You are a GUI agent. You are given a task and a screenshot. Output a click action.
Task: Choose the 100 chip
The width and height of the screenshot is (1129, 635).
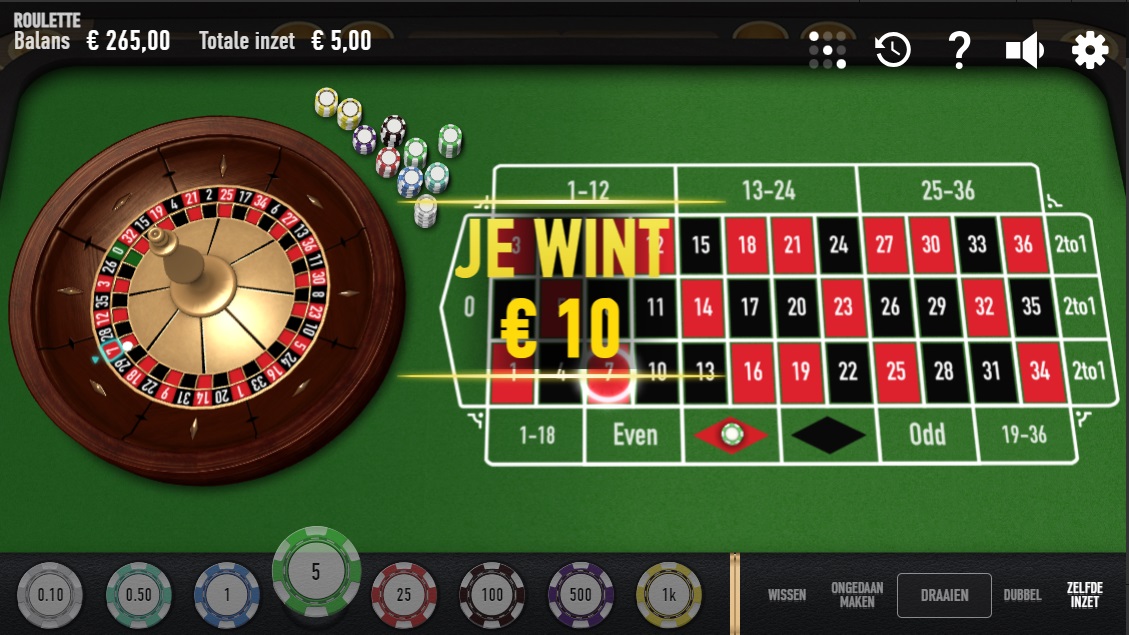pyautogui.click(x=492, y=595)
